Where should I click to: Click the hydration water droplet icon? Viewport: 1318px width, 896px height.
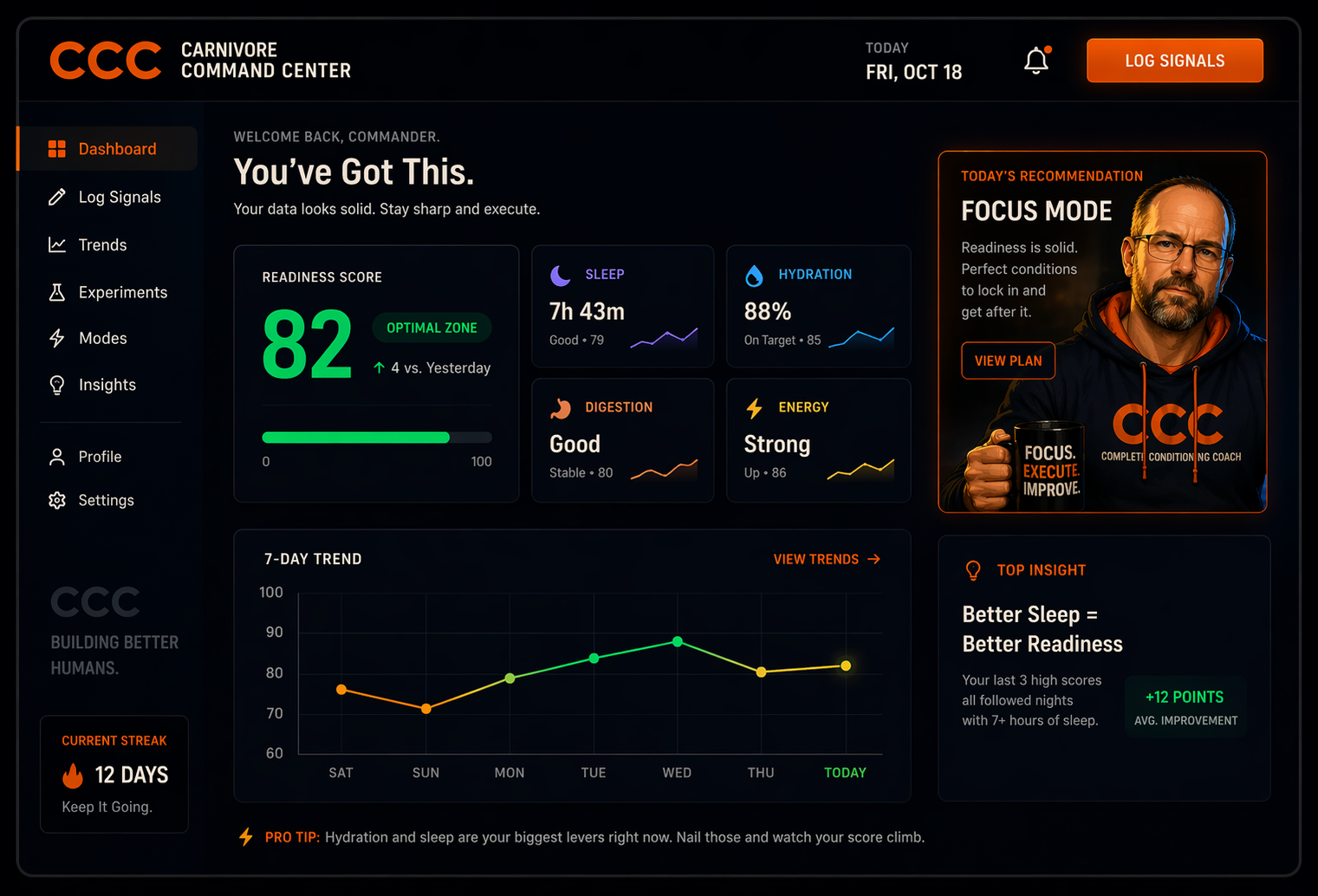click(x=754, y=274)
